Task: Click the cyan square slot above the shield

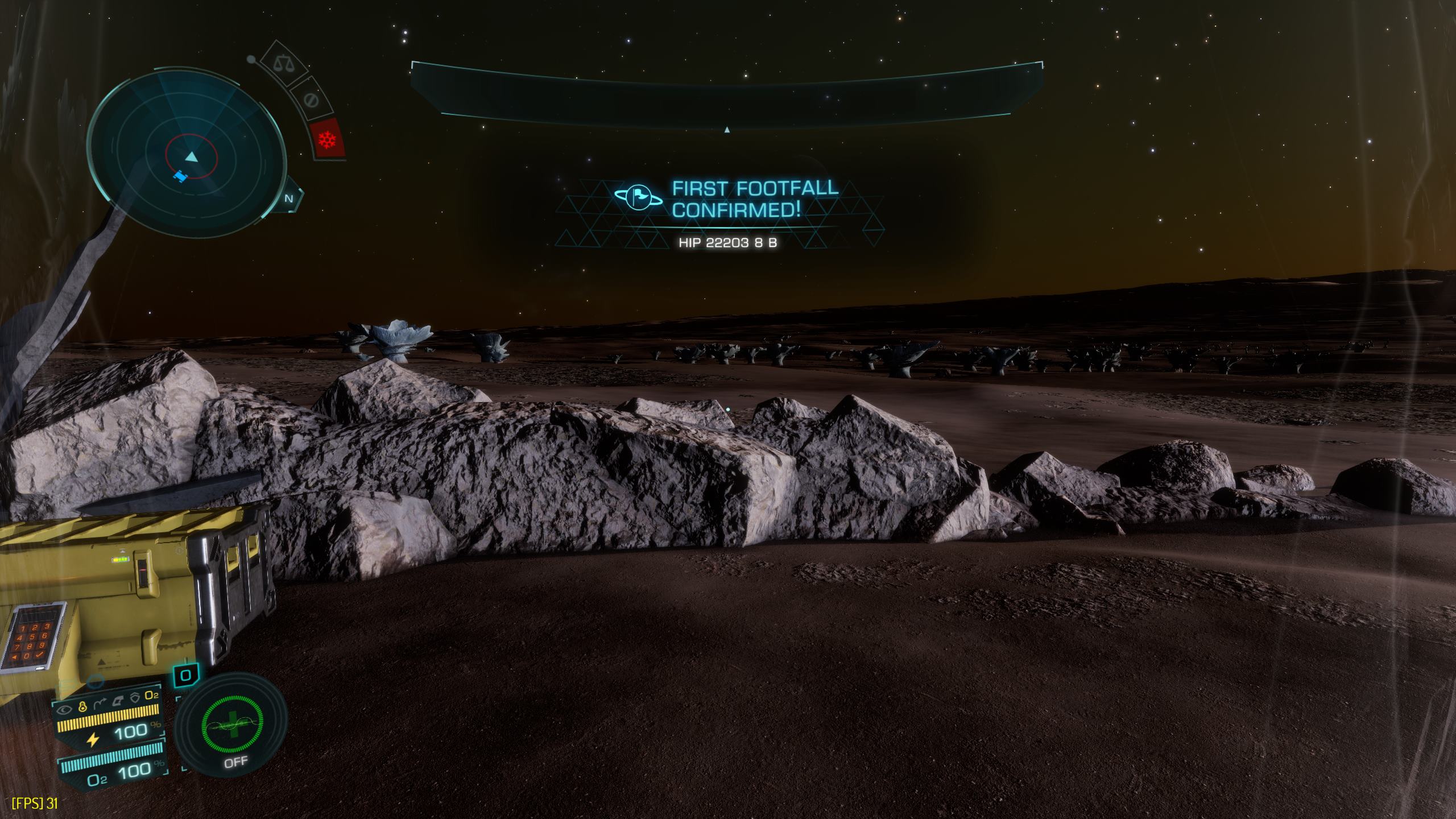Action: pos(186,676)
